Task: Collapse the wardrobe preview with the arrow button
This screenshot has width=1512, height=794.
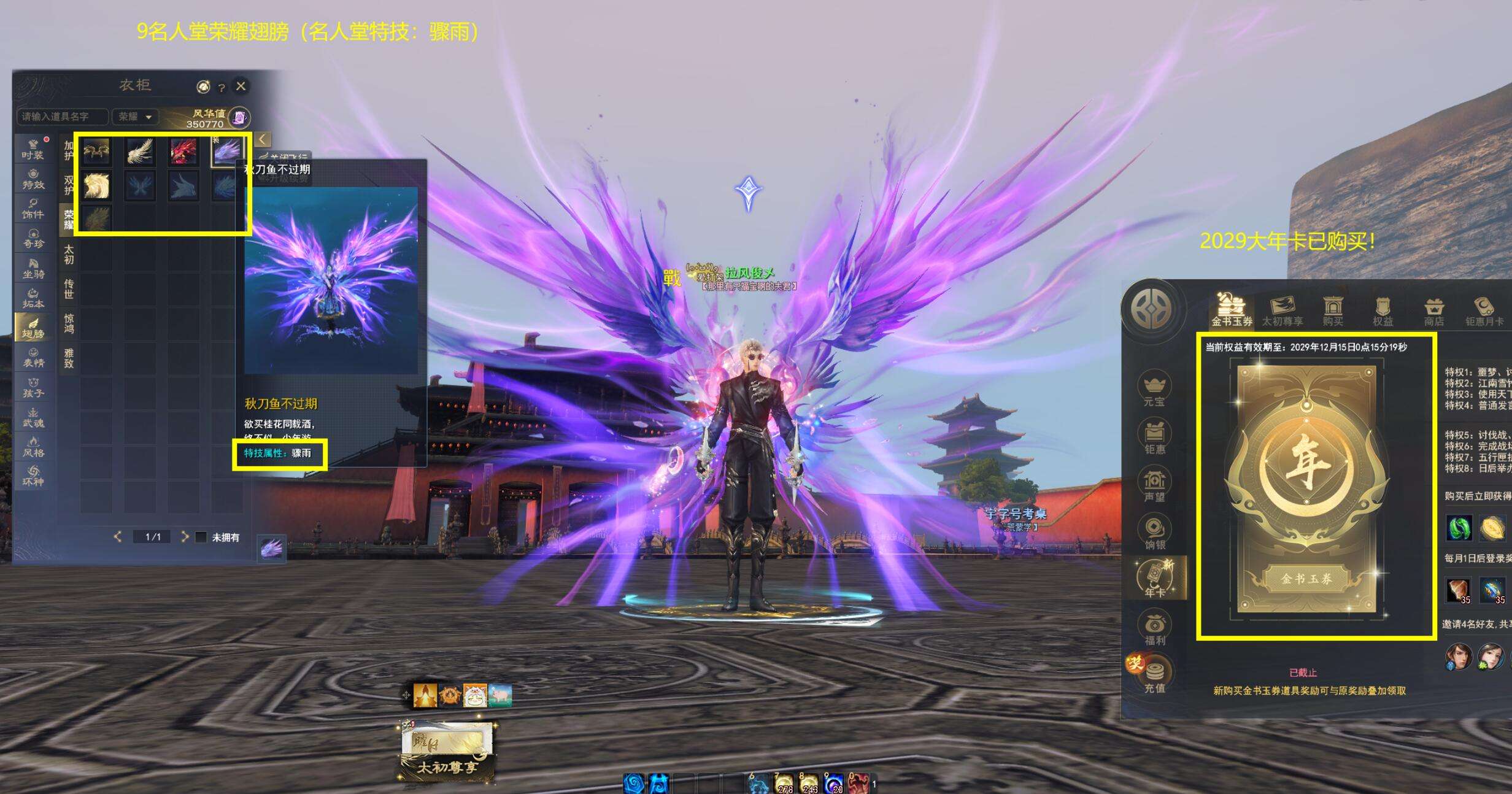Action: 262,139
